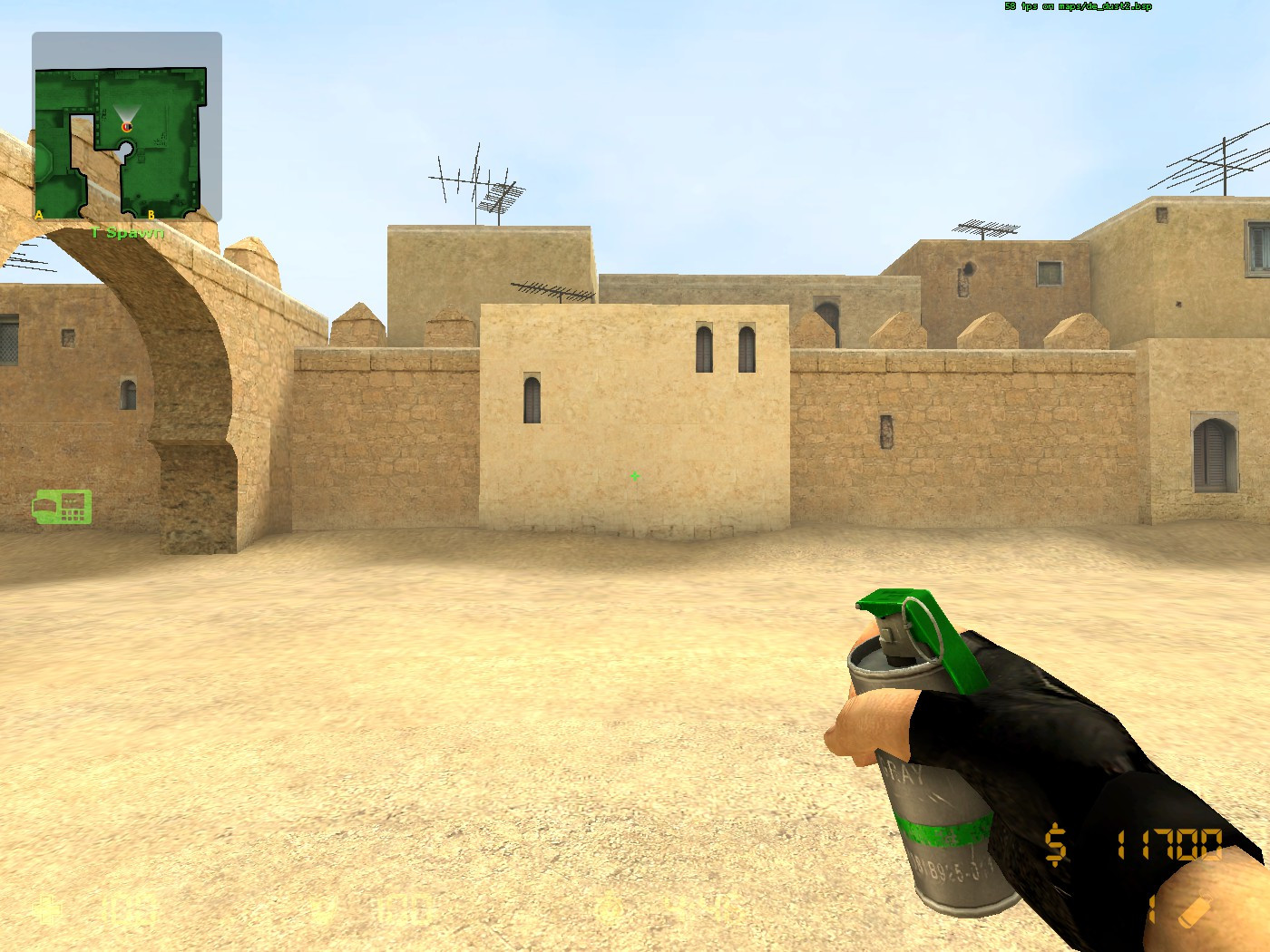Click the green radio message icon
Image resolution: width=1270 pixels, height=952 pixels.
point(62,506)
